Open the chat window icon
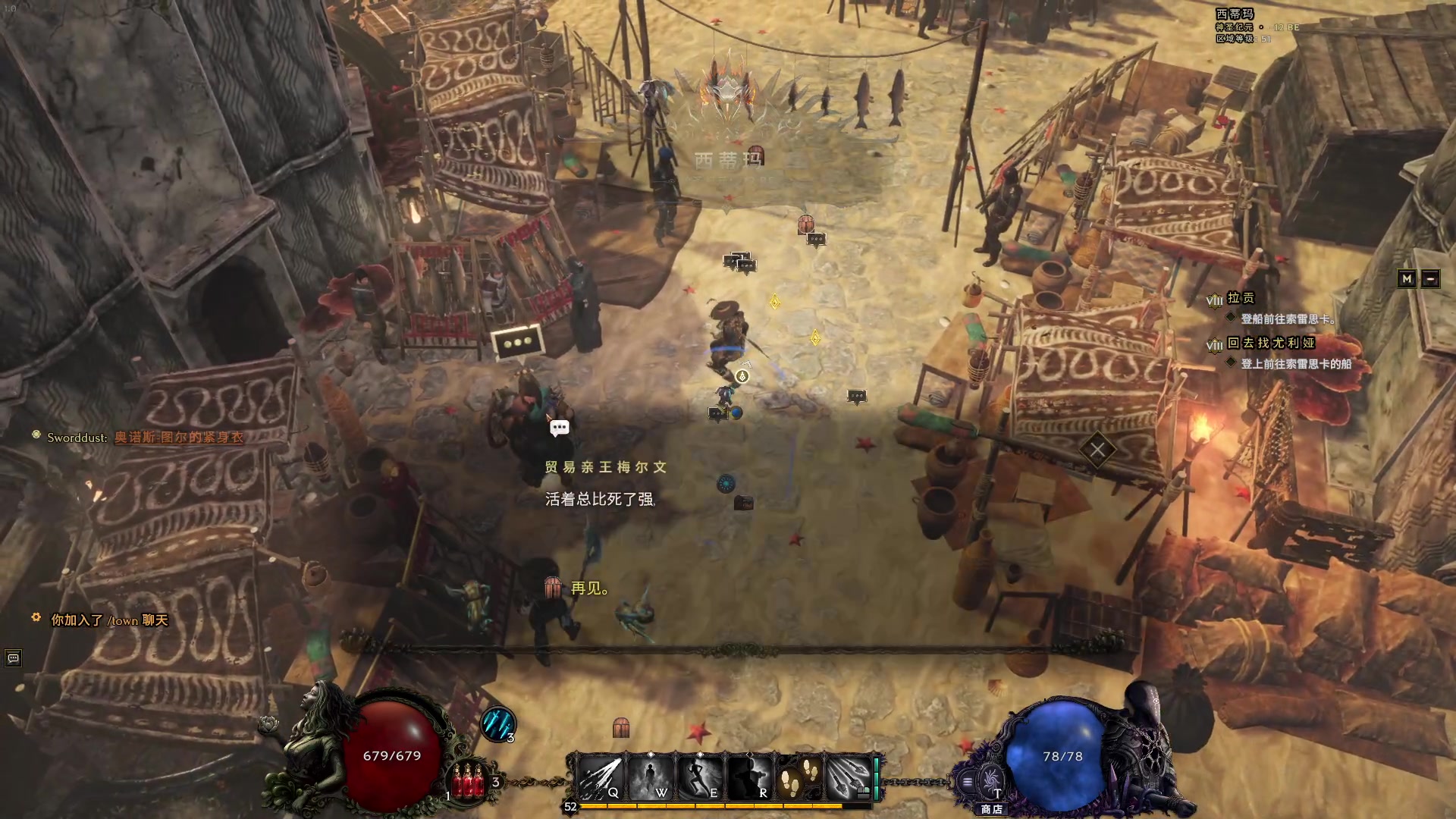The width and height of the screenshot is (1456, 819). pyautogui.click(x=13, y=658)
